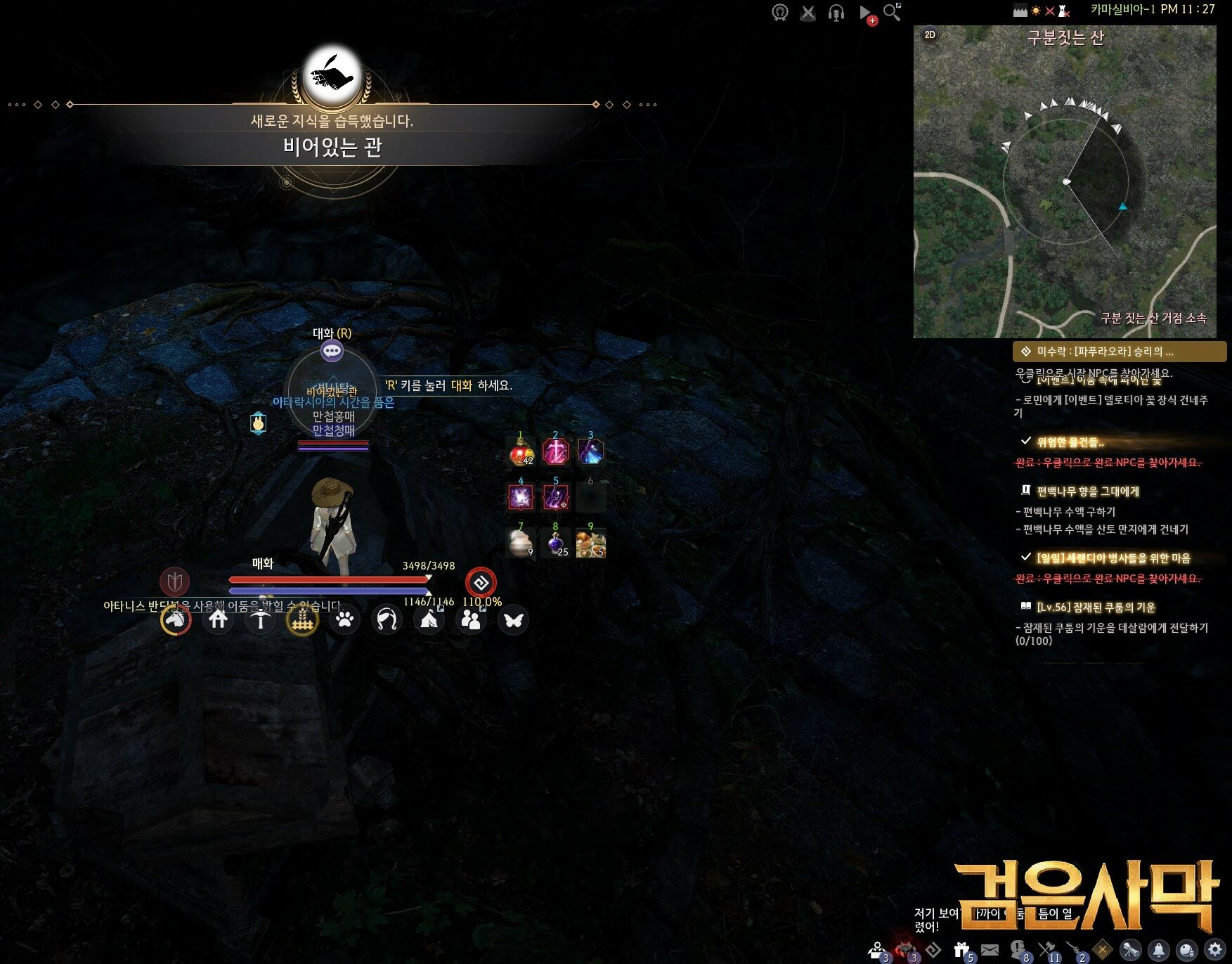Open the butterfly fairy icon

pos(513,619)
